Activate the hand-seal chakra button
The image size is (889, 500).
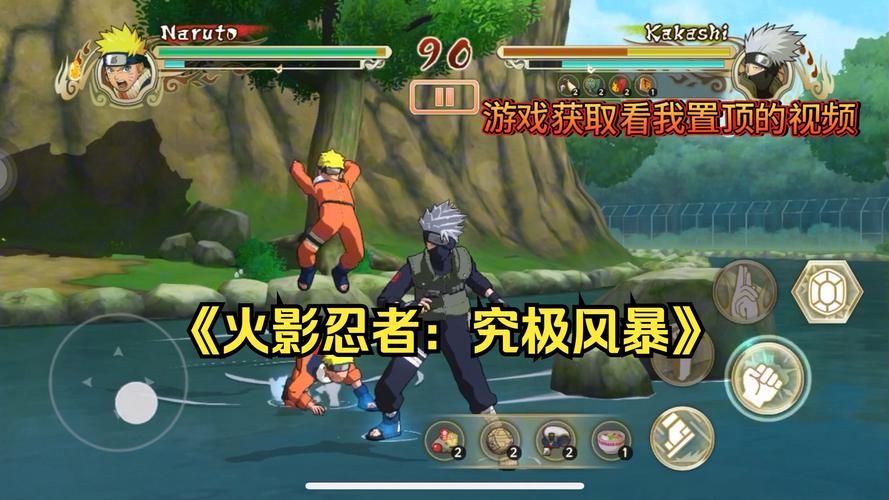746,291
